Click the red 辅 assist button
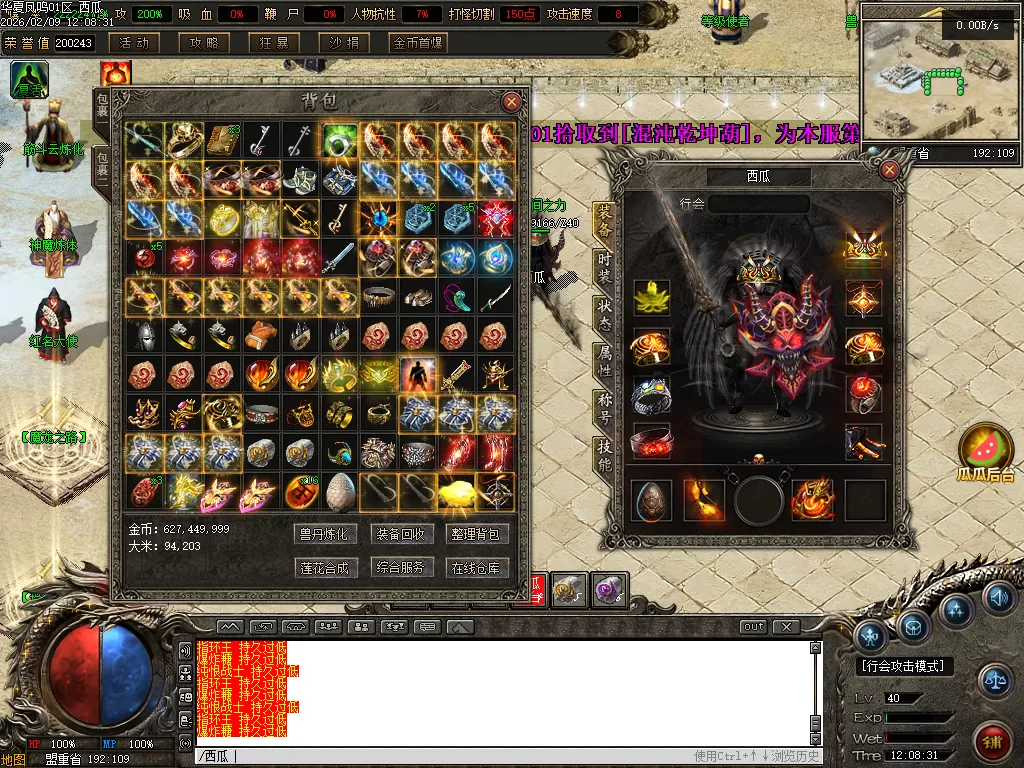This screenshot has width=1024, height=768. [x=991, y=741]
